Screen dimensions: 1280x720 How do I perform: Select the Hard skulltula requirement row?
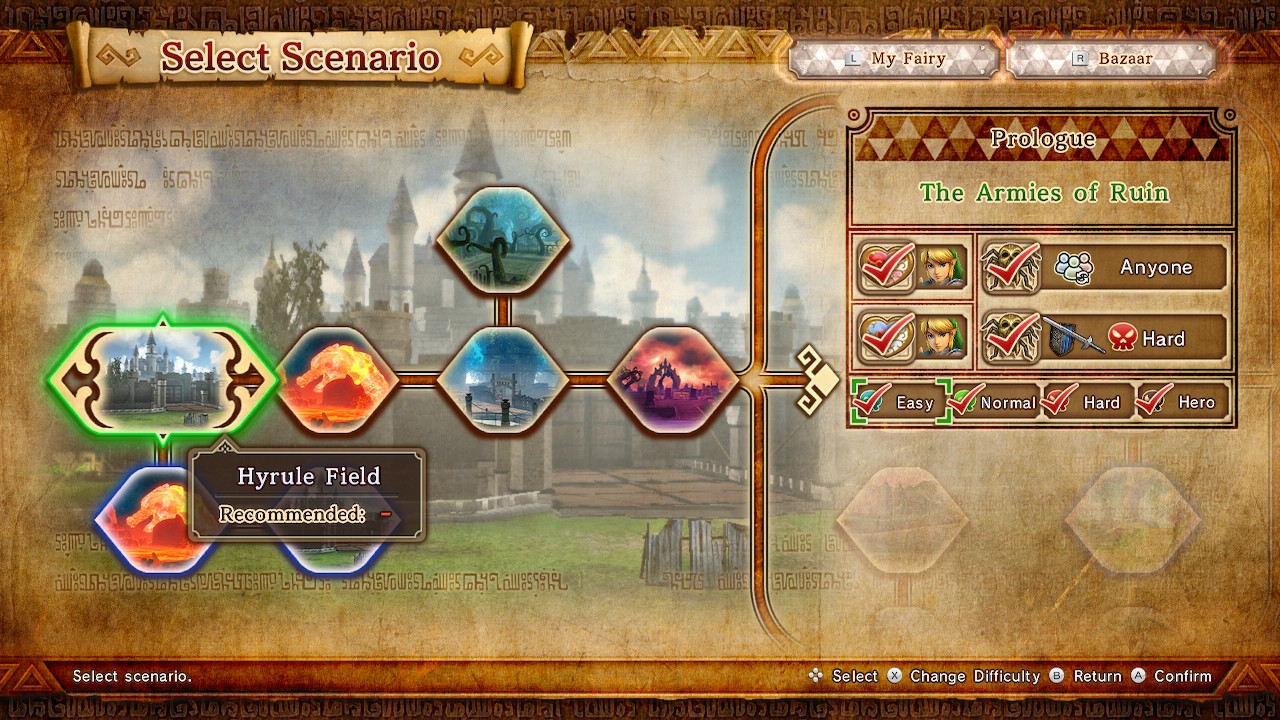pyautogui.click(x=1103, y=339)
